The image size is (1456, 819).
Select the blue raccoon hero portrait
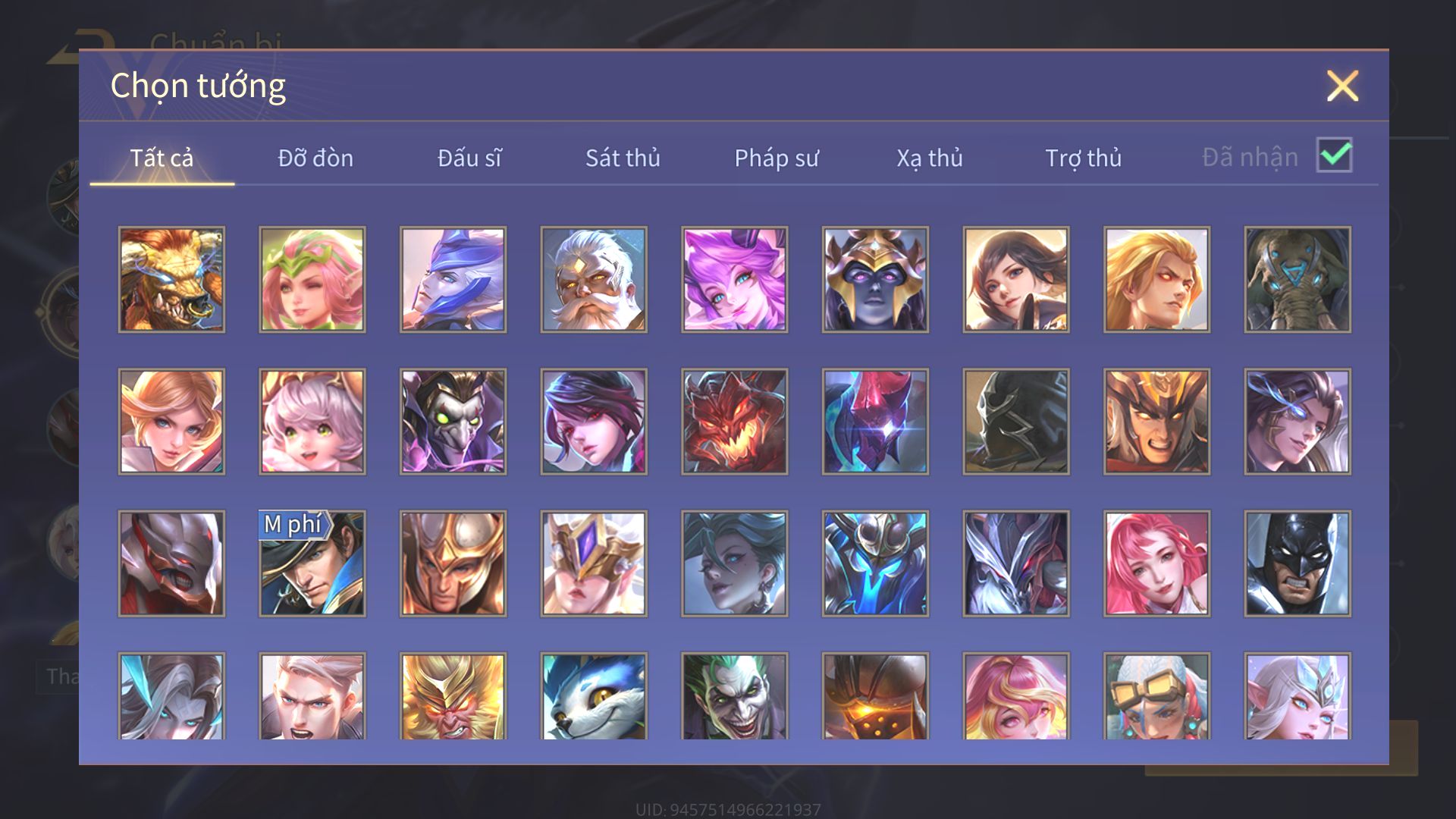click(x=594, y=698)
